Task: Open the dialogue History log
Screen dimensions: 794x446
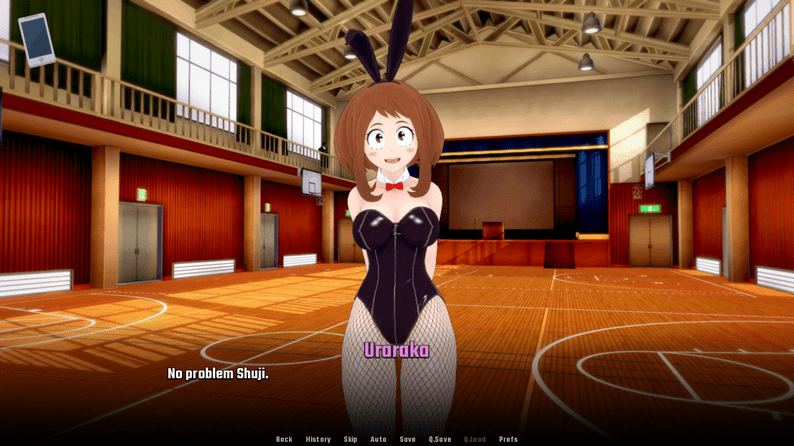Action: [x=318, y=439]
